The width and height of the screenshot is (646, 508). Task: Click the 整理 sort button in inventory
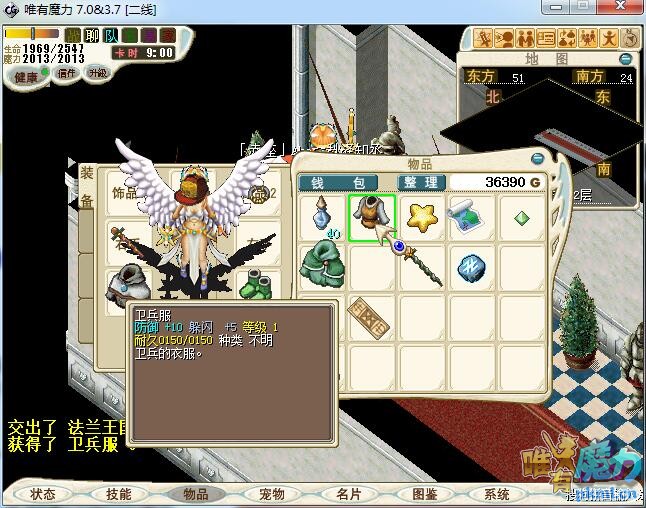tap(420, 182)
